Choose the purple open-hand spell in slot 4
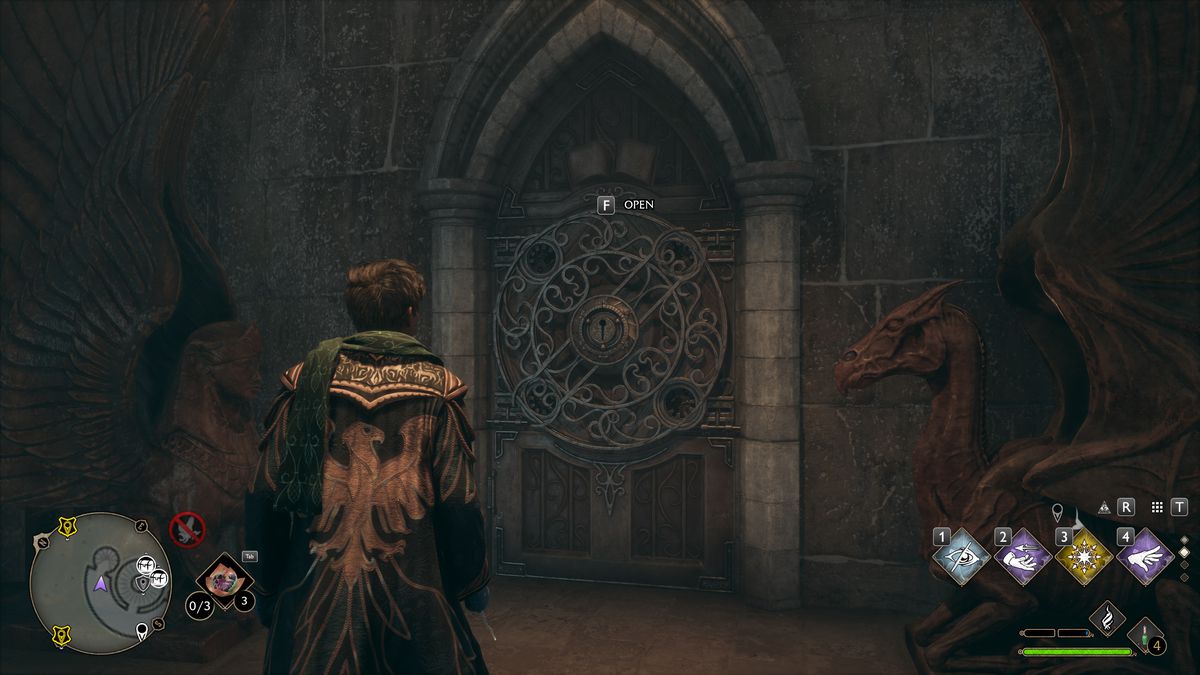Viewport: 1200px width, 675px height. click(1145, 557)
